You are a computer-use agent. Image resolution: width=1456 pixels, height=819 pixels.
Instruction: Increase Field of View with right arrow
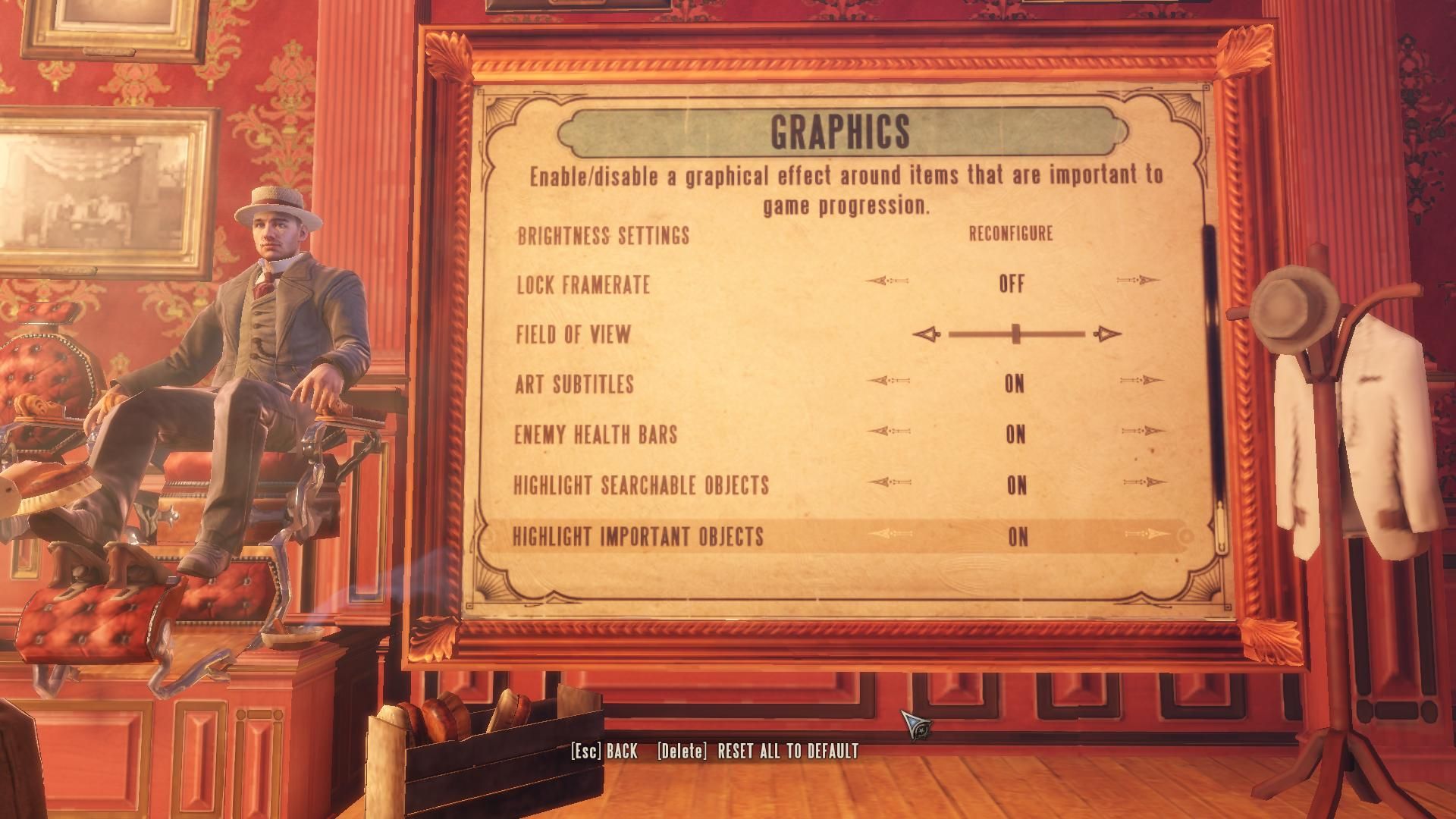click(x=1107, y=334)
